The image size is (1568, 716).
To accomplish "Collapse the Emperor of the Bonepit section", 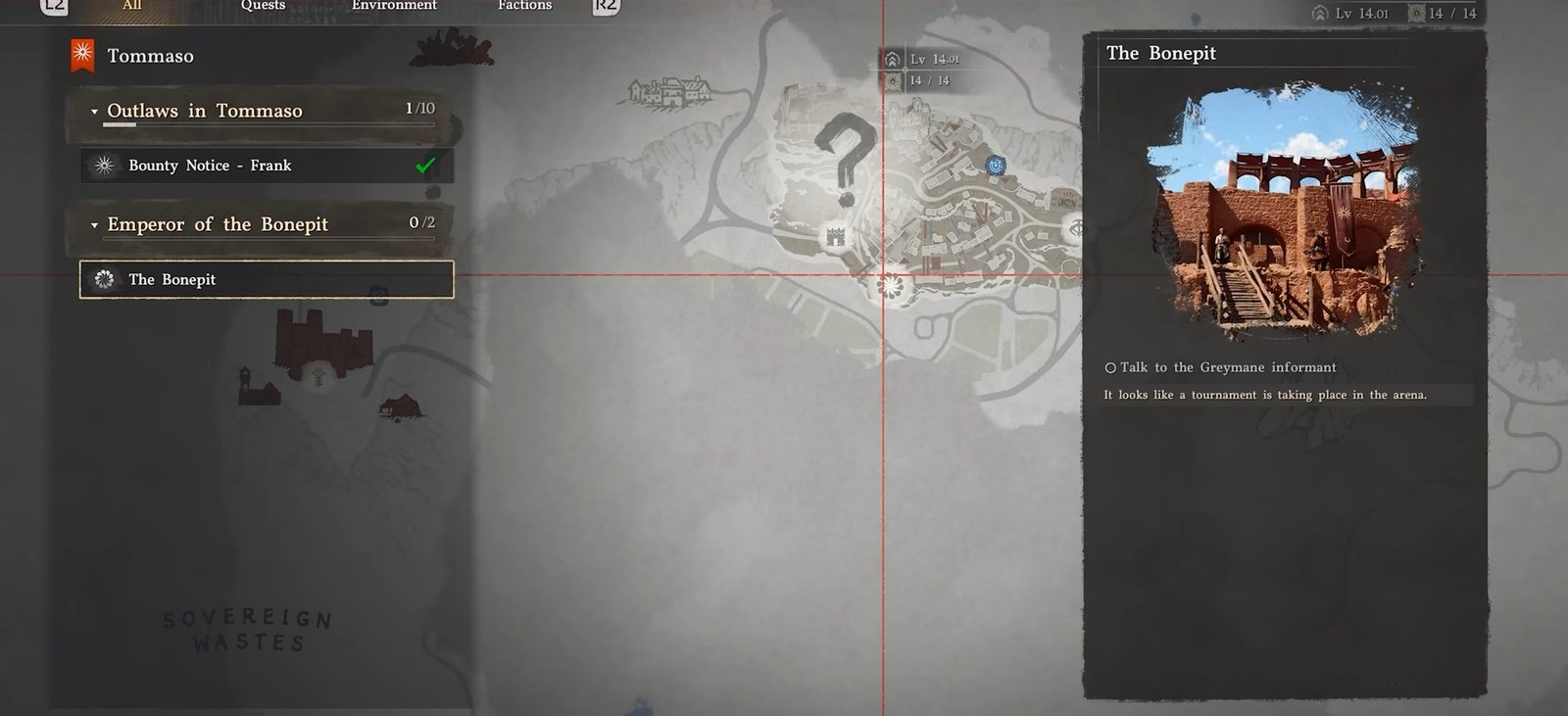I will click(x=95, y=225).
